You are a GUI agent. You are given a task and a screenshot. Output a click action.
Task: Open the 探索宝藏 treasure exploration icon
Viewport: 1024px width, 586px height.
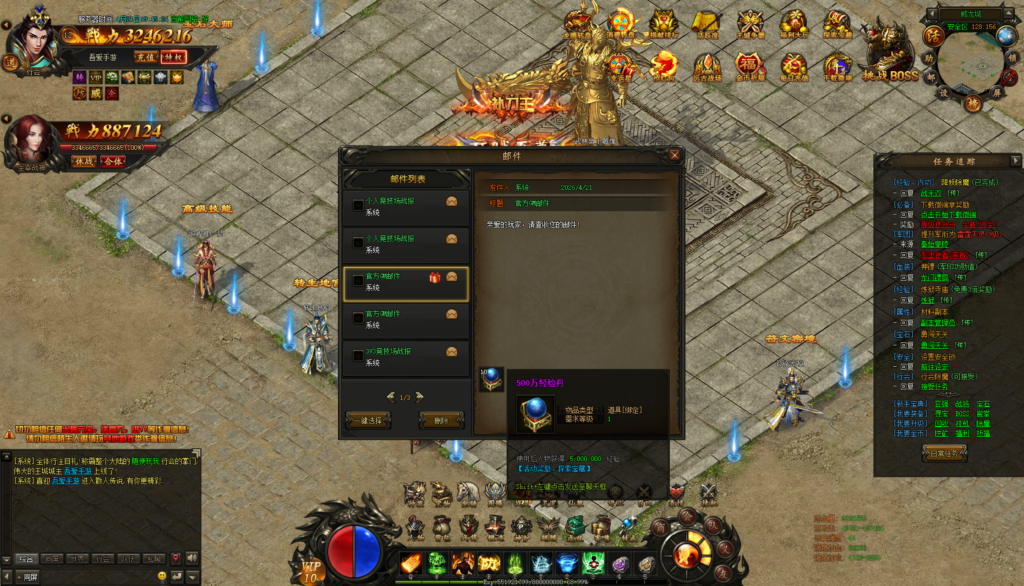(837, 24)
